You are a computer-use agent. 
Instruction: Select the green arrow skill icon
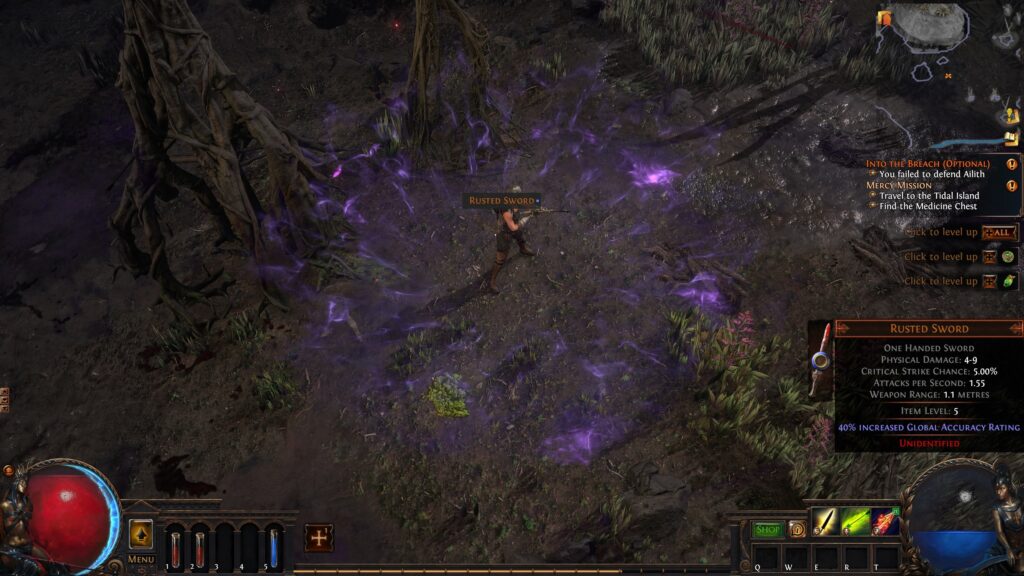[855, 522]
